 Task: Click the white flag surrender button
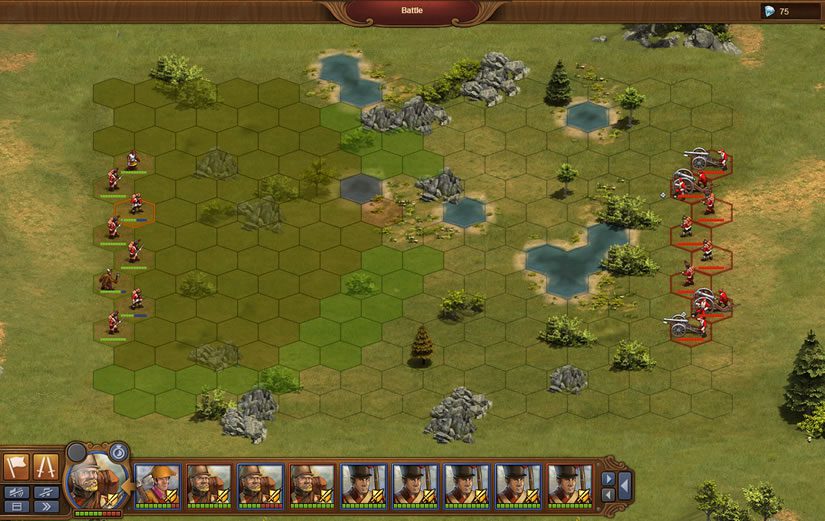(x=18, y=466)
